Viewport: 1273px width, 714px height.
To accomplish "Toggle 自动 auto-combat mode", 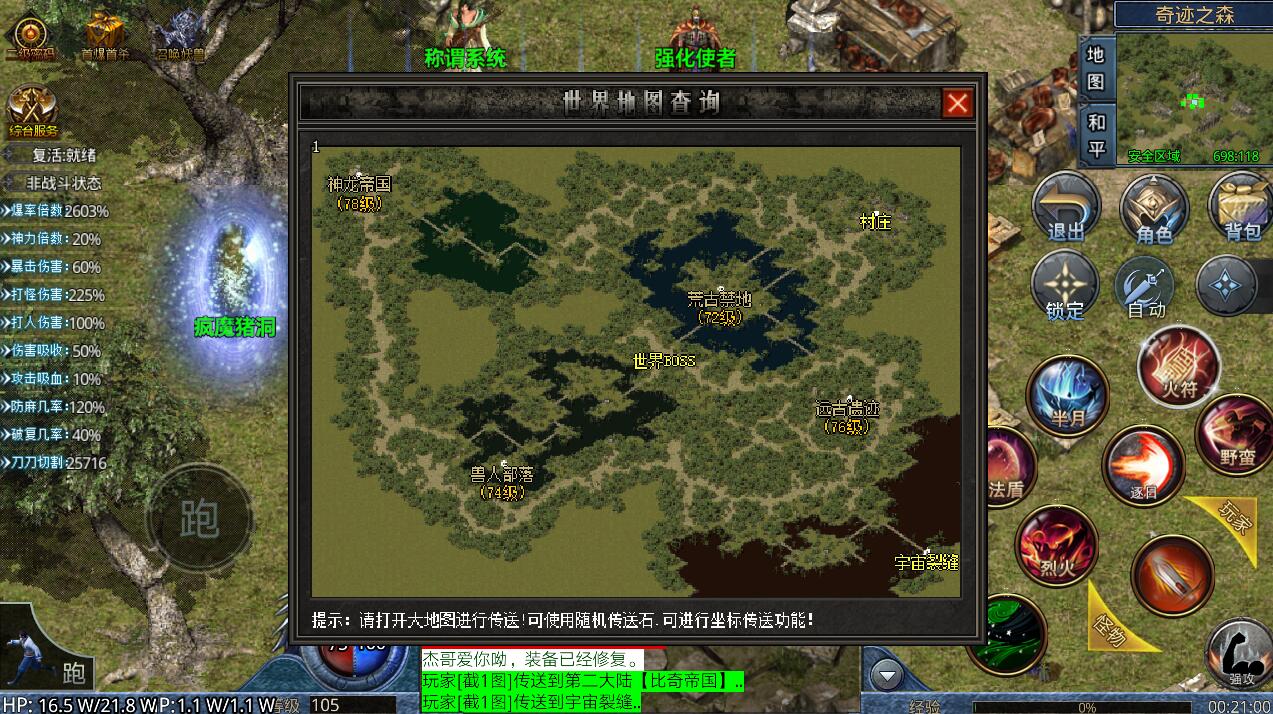I will [1147, 285].
